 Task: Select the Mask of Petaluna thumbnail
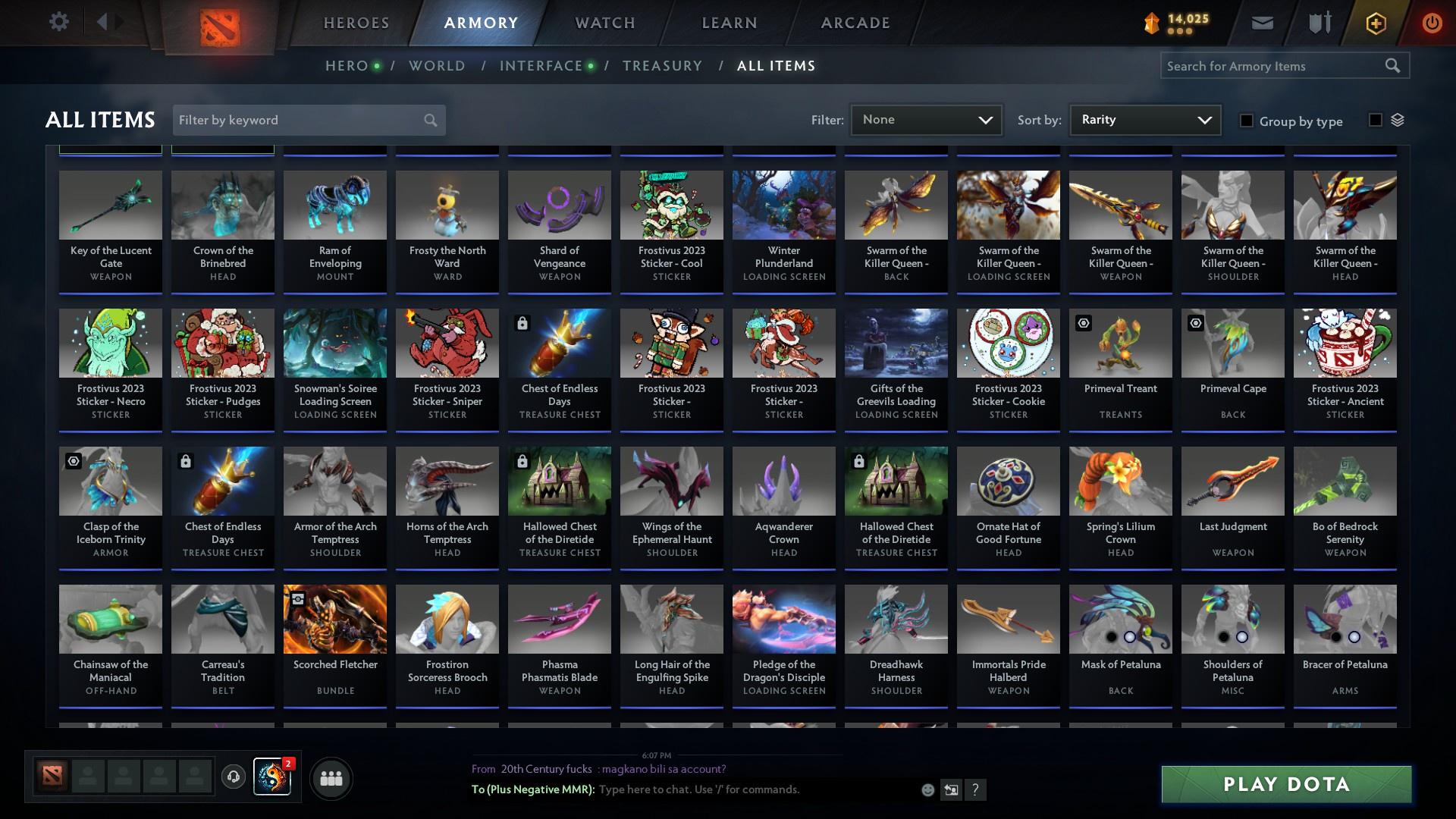pyautogui.click(x=1120, y=619)
